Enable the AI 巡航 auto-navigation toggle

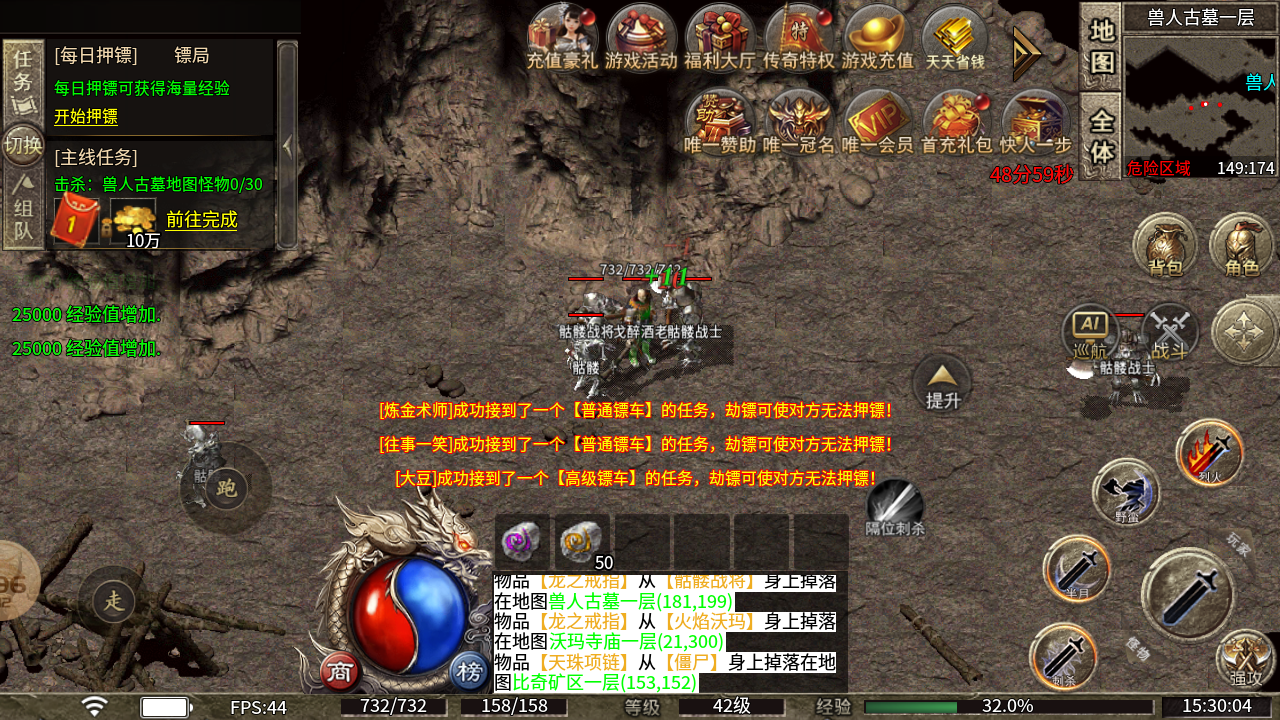[1090, 330]
